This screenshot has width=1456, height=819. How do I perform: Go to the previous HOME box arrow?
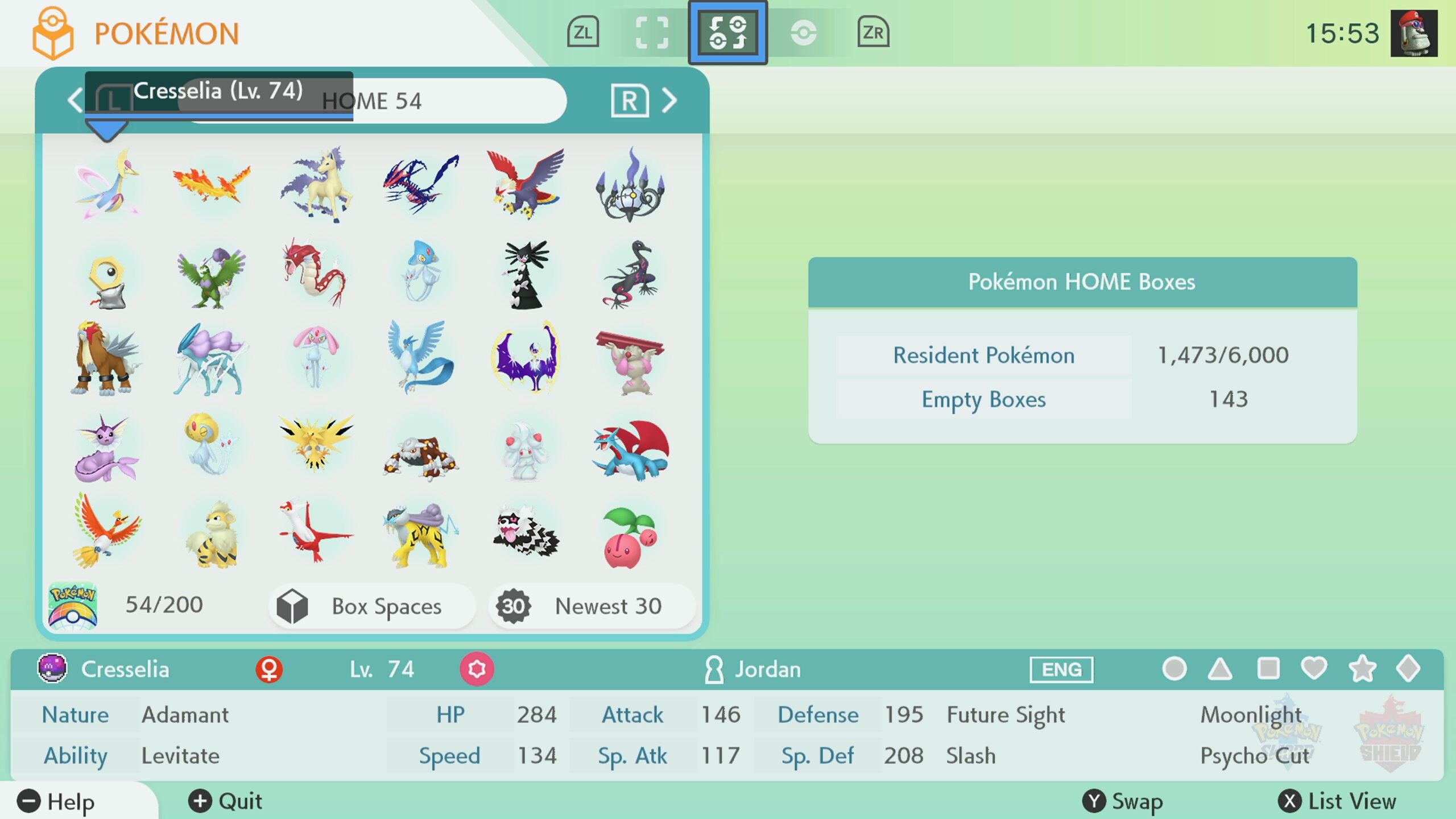click(x=76, y=101)
